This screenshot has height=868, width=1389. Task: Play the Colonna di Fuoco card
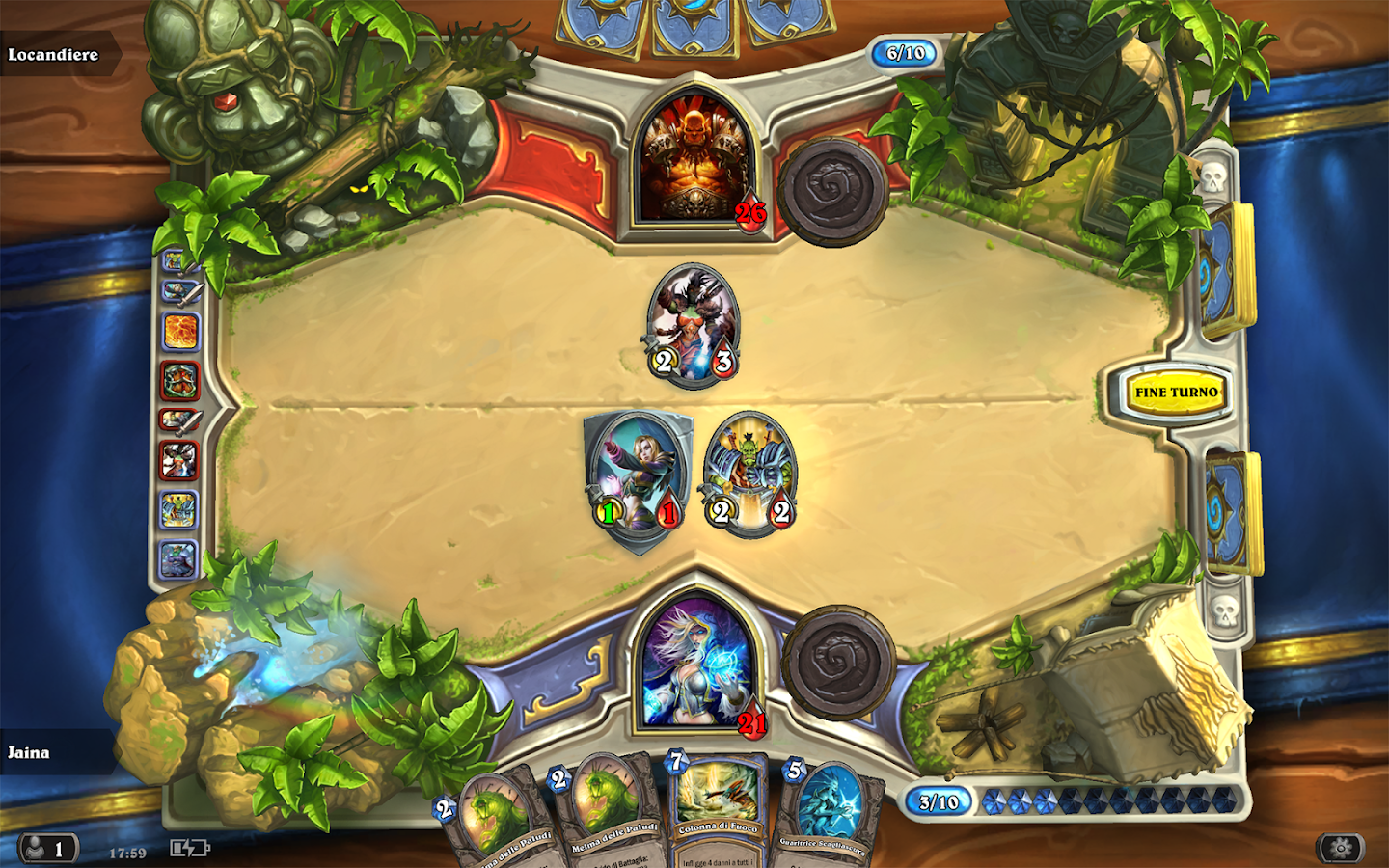pyautogui.click(x=719, y=815)
